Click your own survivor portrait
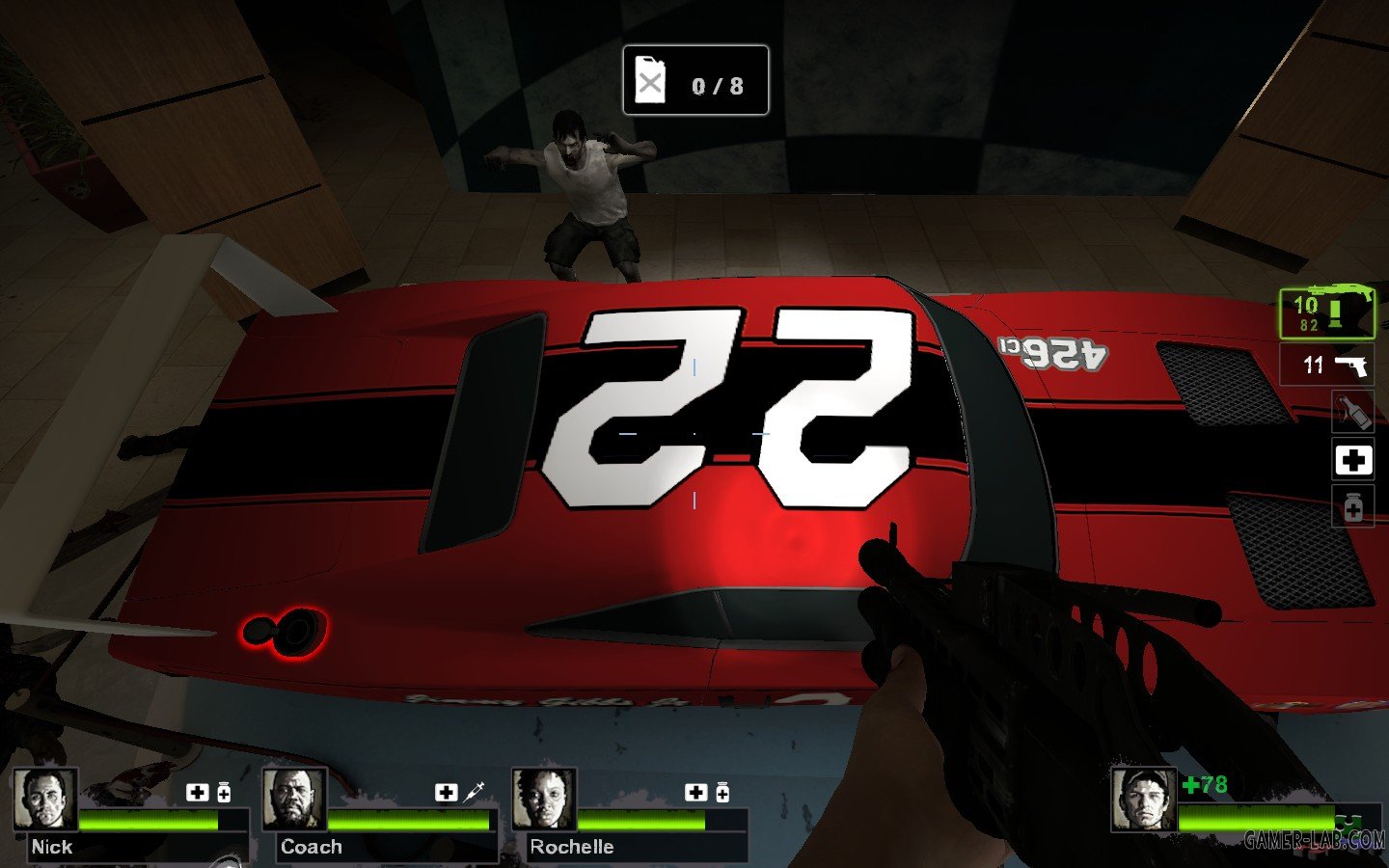1389x868 pixels. coord(1143,799)
